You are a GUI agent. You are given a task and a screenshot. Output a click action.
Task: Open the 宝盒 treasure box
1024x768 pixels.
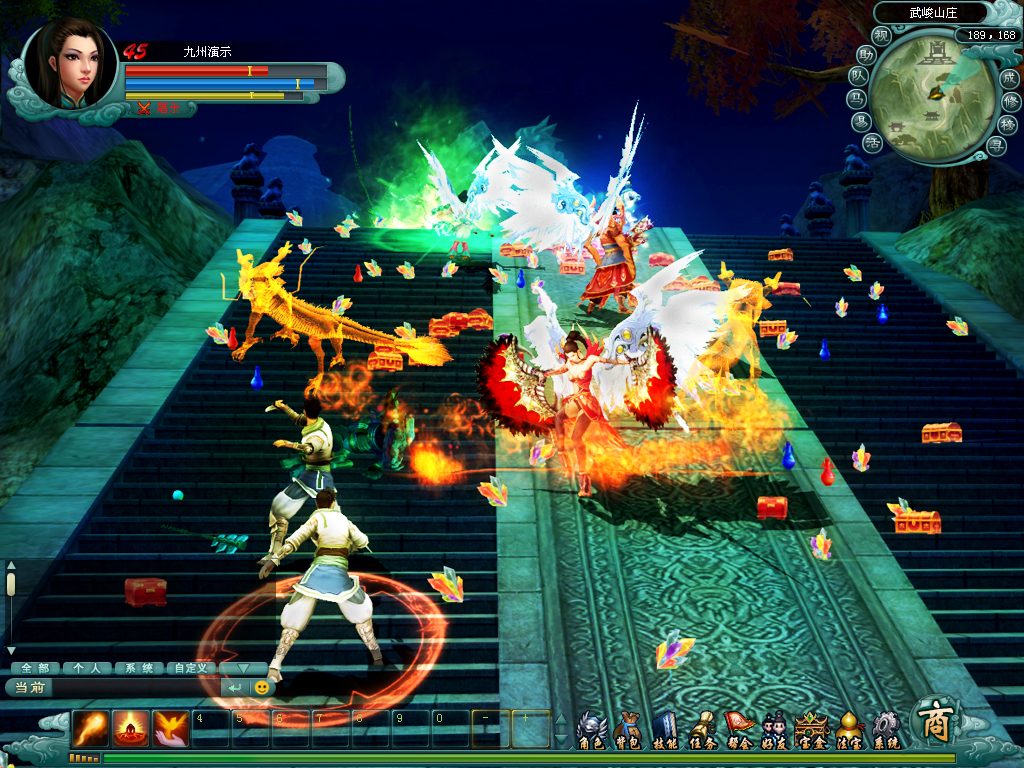(x=812, y=729)
